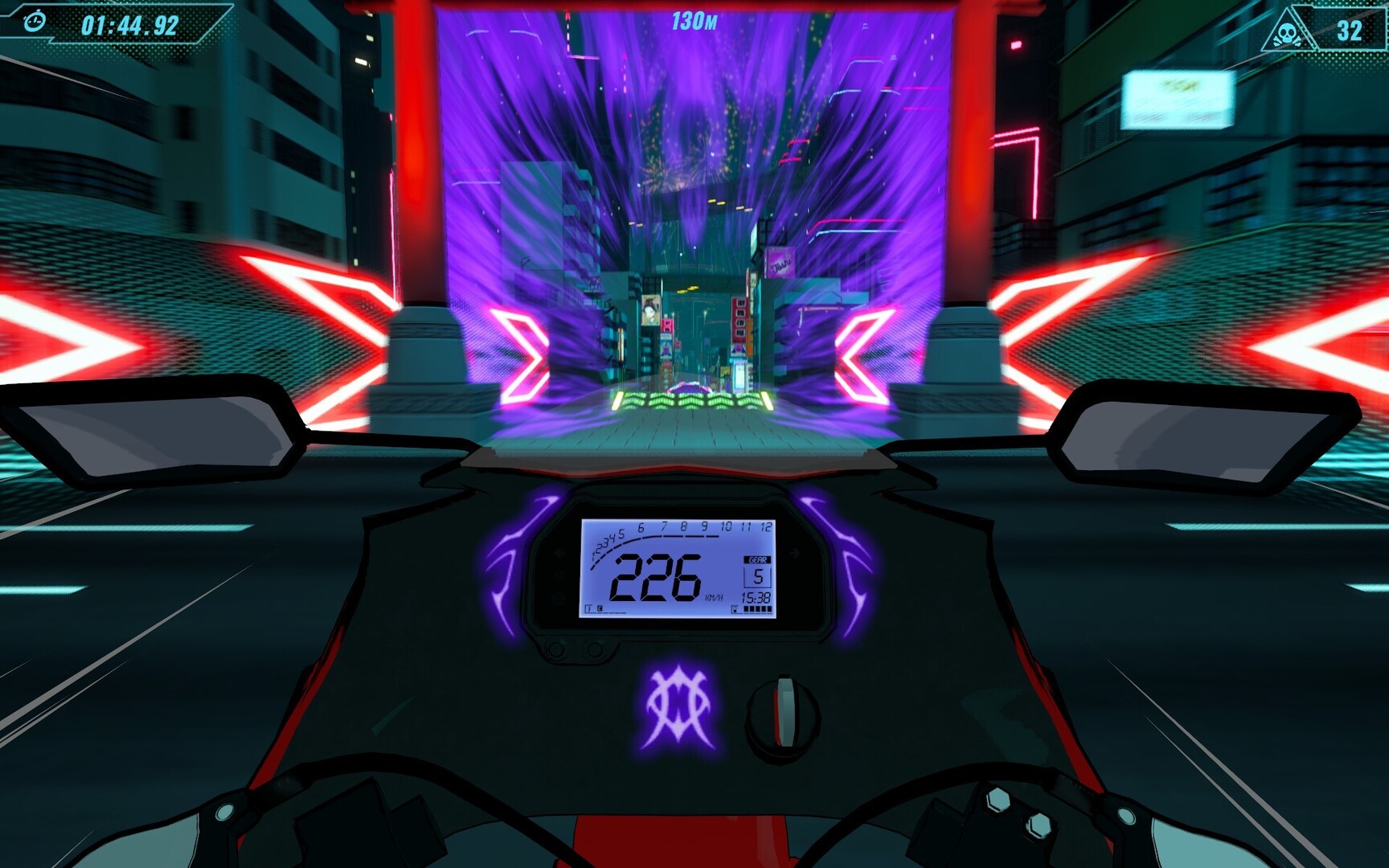
Task: Click the GEAR indicator label on the display
Action: (x=758, y=559)
